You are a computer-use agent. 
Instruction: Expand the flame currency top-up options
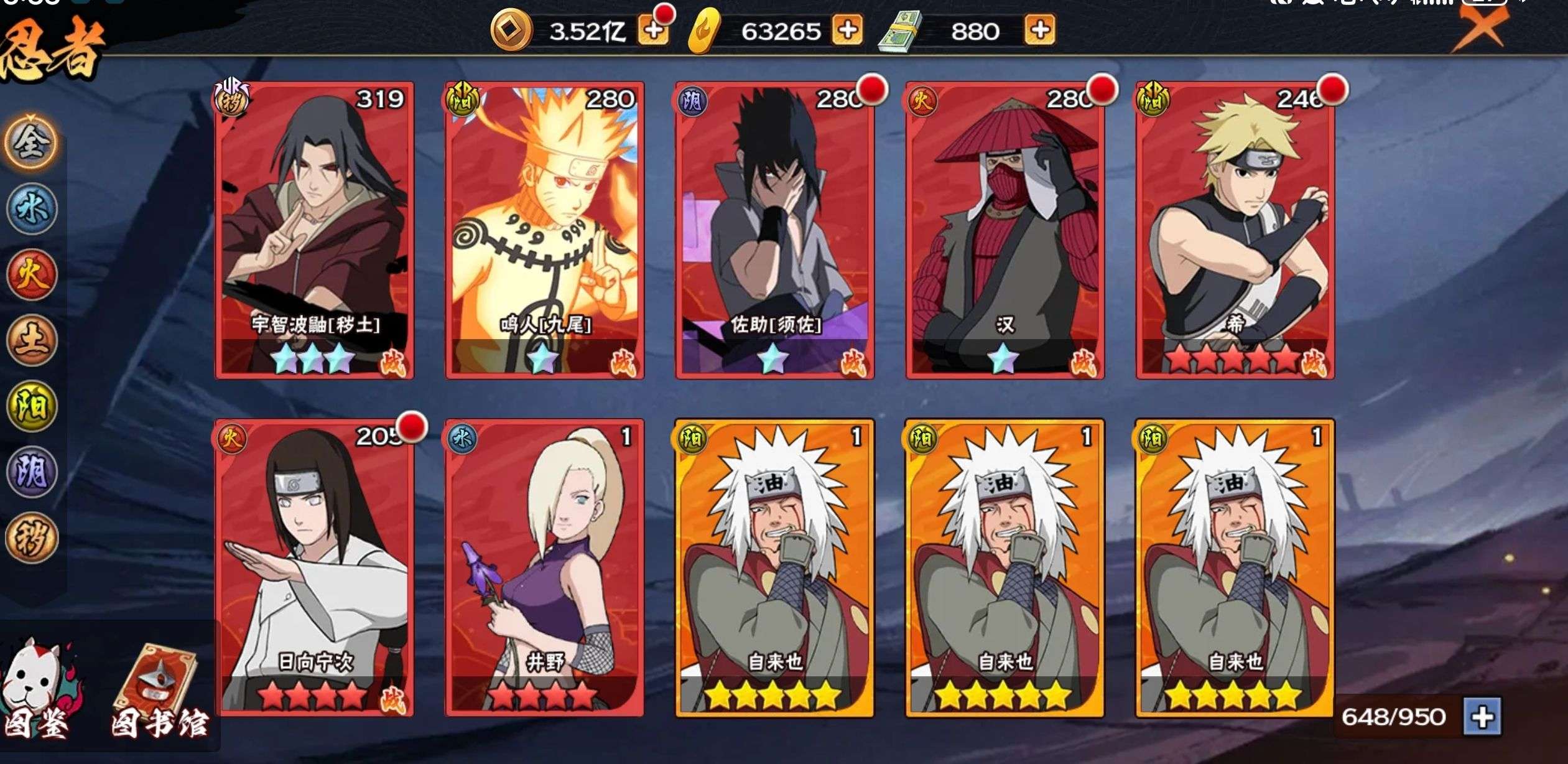pyautogui.click(x=846, y=29)
